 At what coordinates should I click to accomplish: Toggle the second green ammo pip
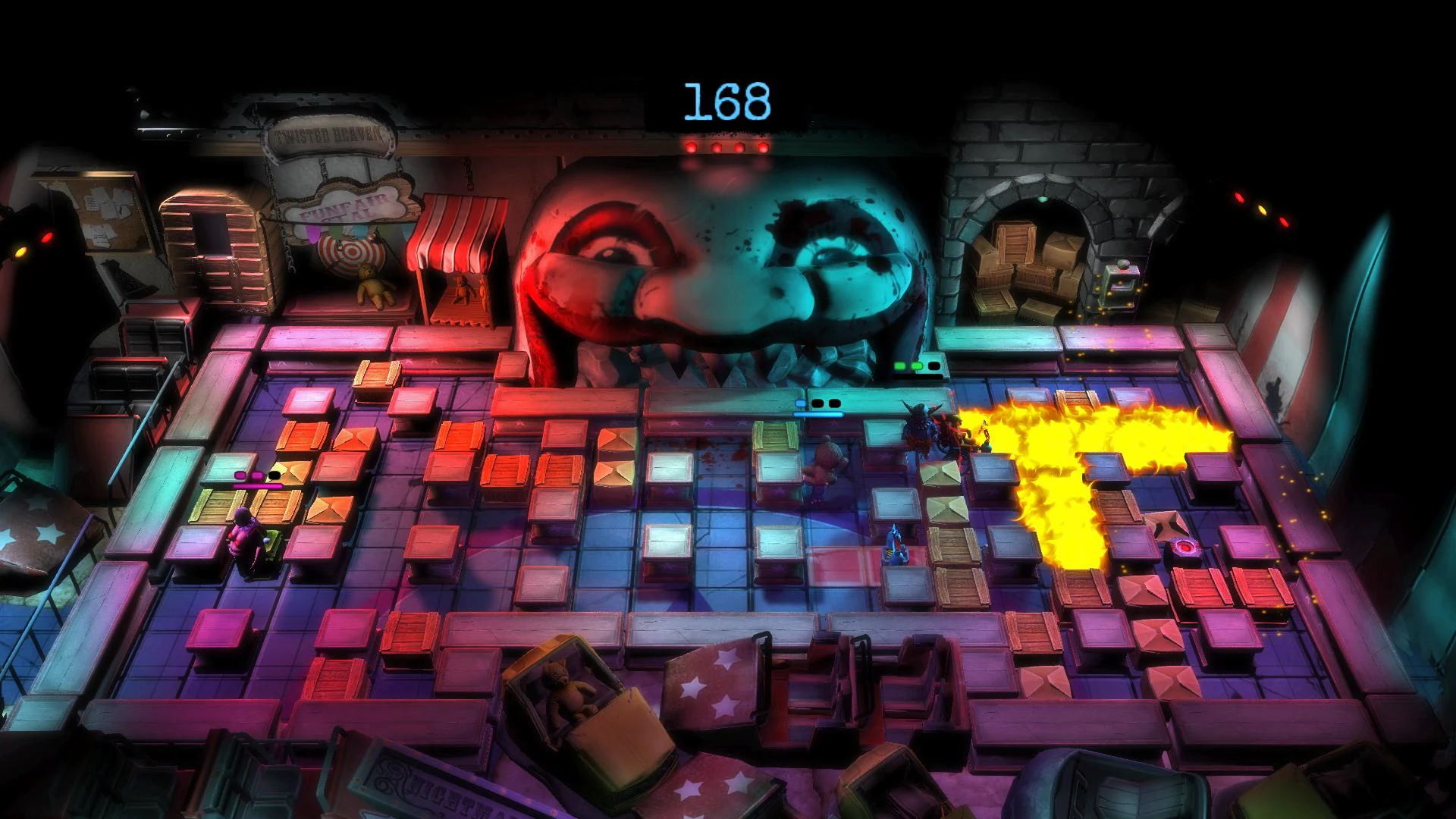tap(918, 366)
